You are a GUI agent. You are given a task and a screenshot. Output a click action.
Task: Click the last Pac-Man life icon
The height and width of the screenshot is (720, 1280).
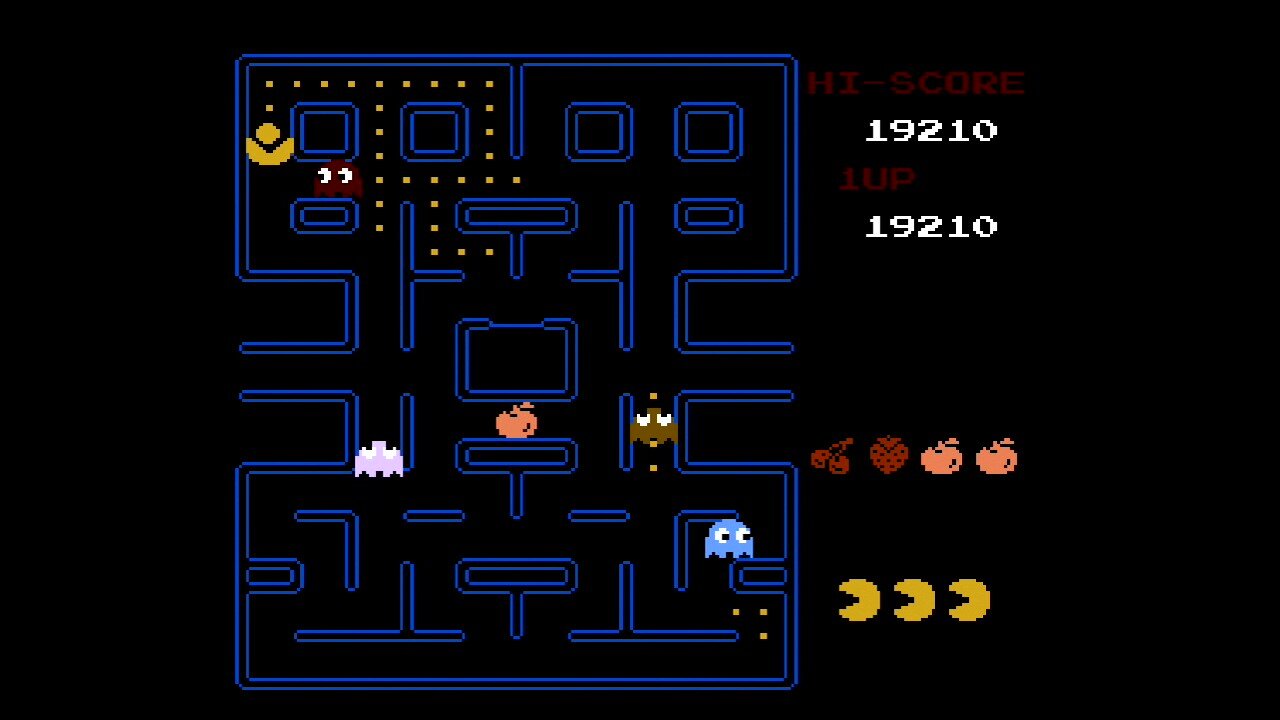pos(967,597)
